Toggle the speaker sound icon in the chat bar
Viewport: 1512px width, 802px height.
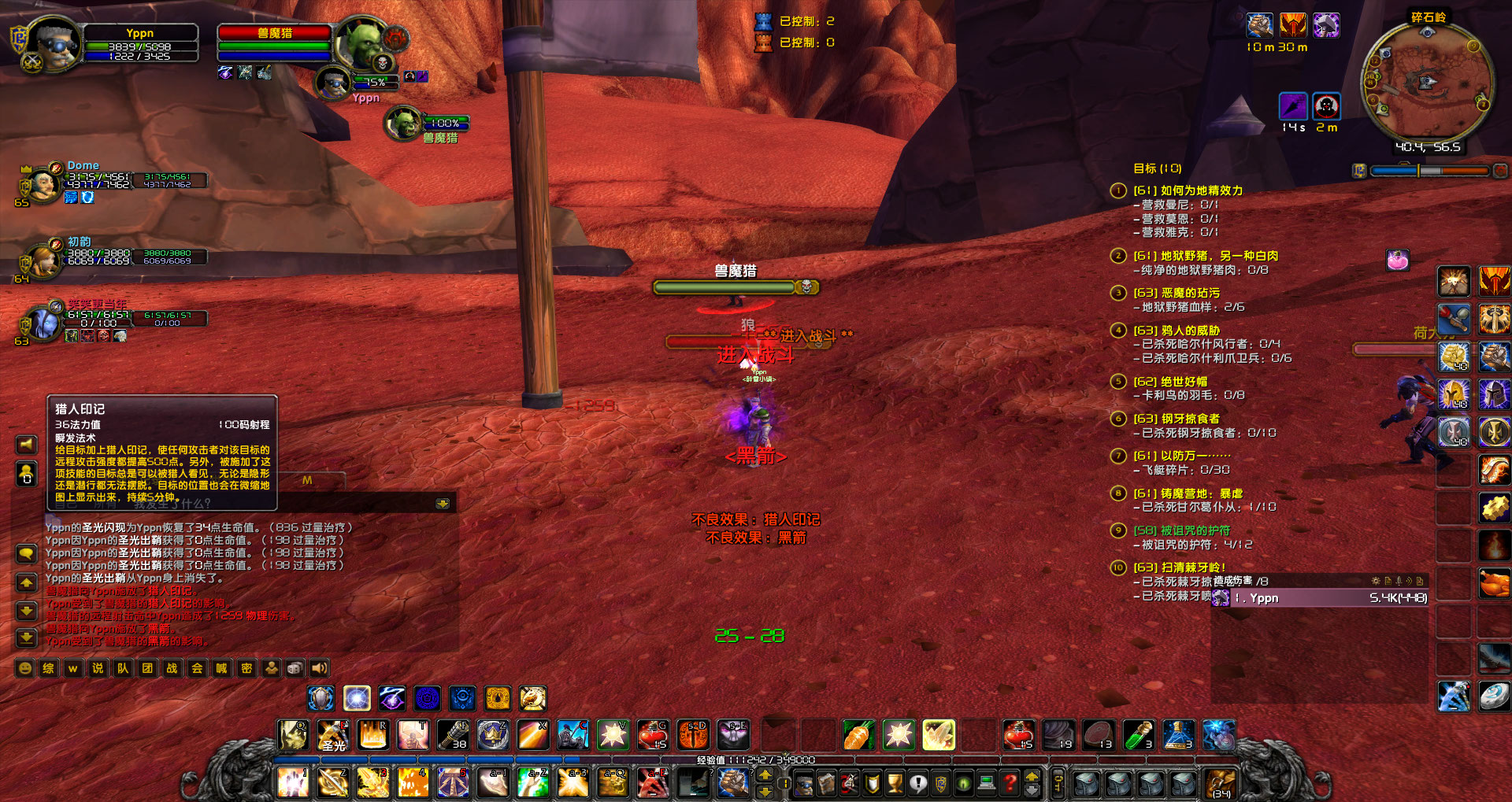coord(320,667)
